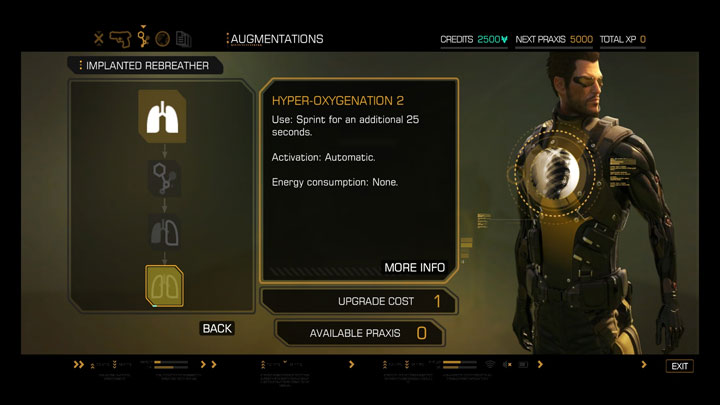This screenshot has width=720, height=405.
Task: Exit the augmentations screen
Action: [x=680, y=366]
